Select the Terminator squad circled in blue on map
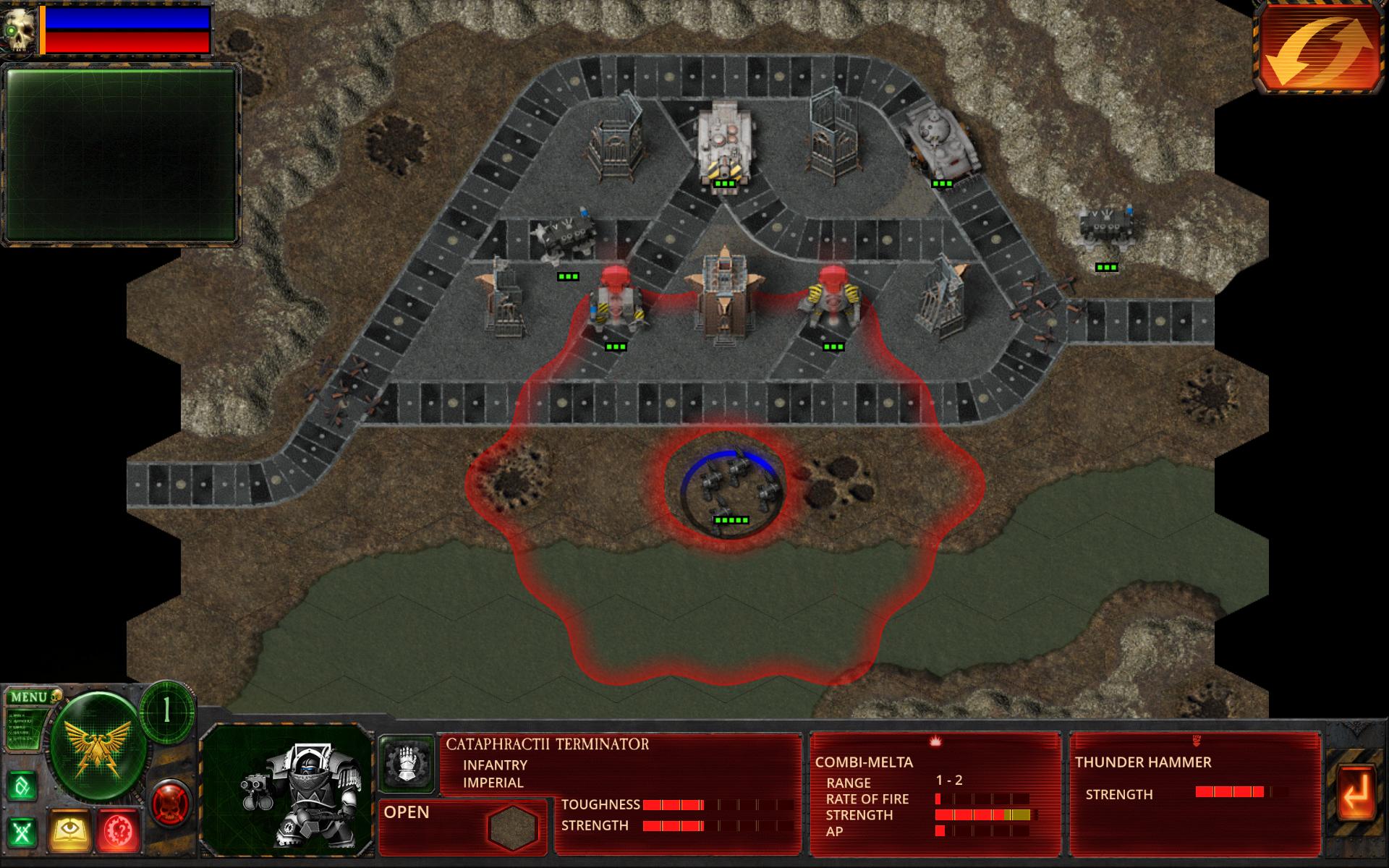The height and width of the screenshot is (868, 1389). click(x=727, y=485)
